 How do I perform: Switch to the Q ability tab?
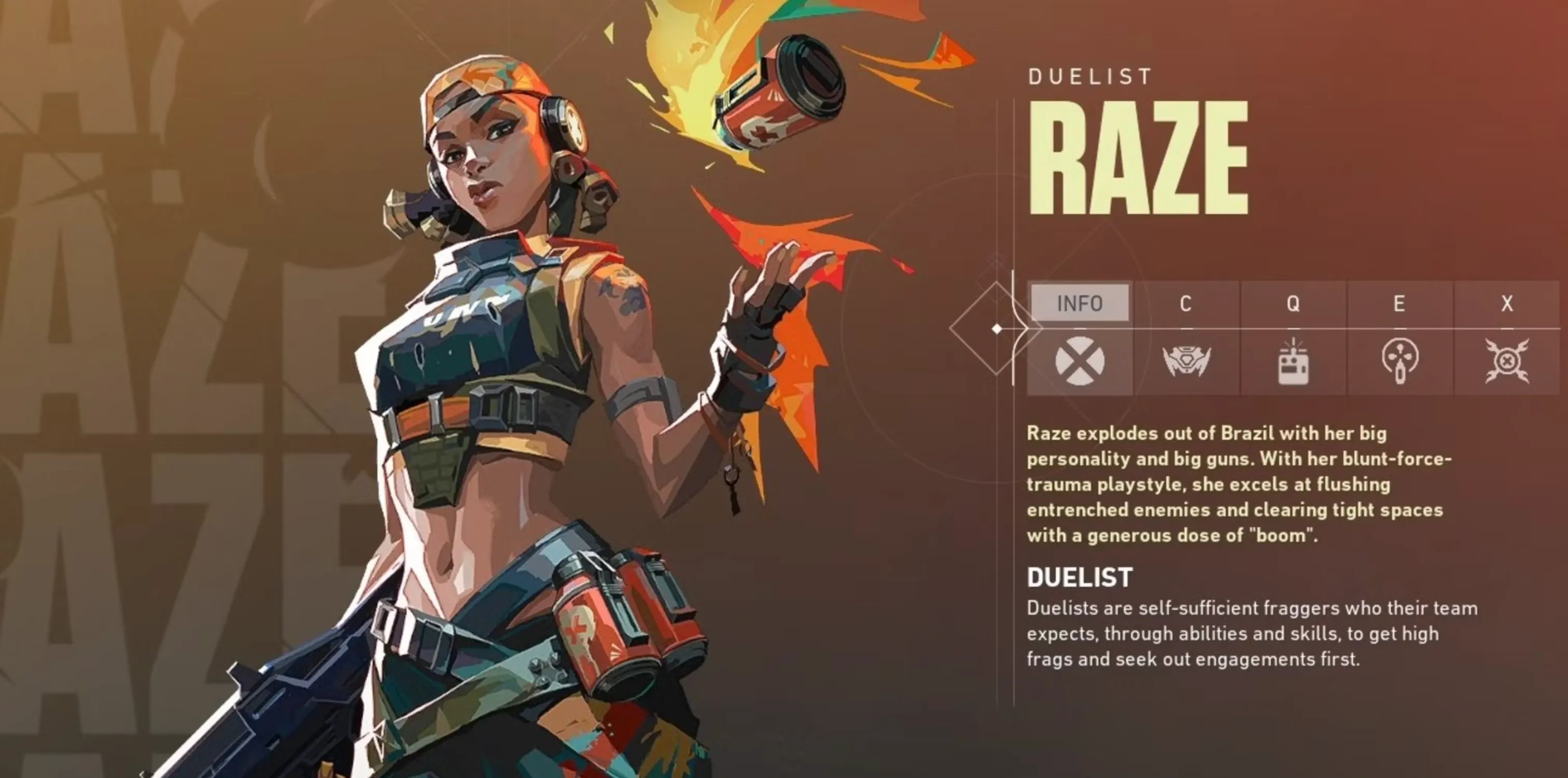[x=1293, y=303]
